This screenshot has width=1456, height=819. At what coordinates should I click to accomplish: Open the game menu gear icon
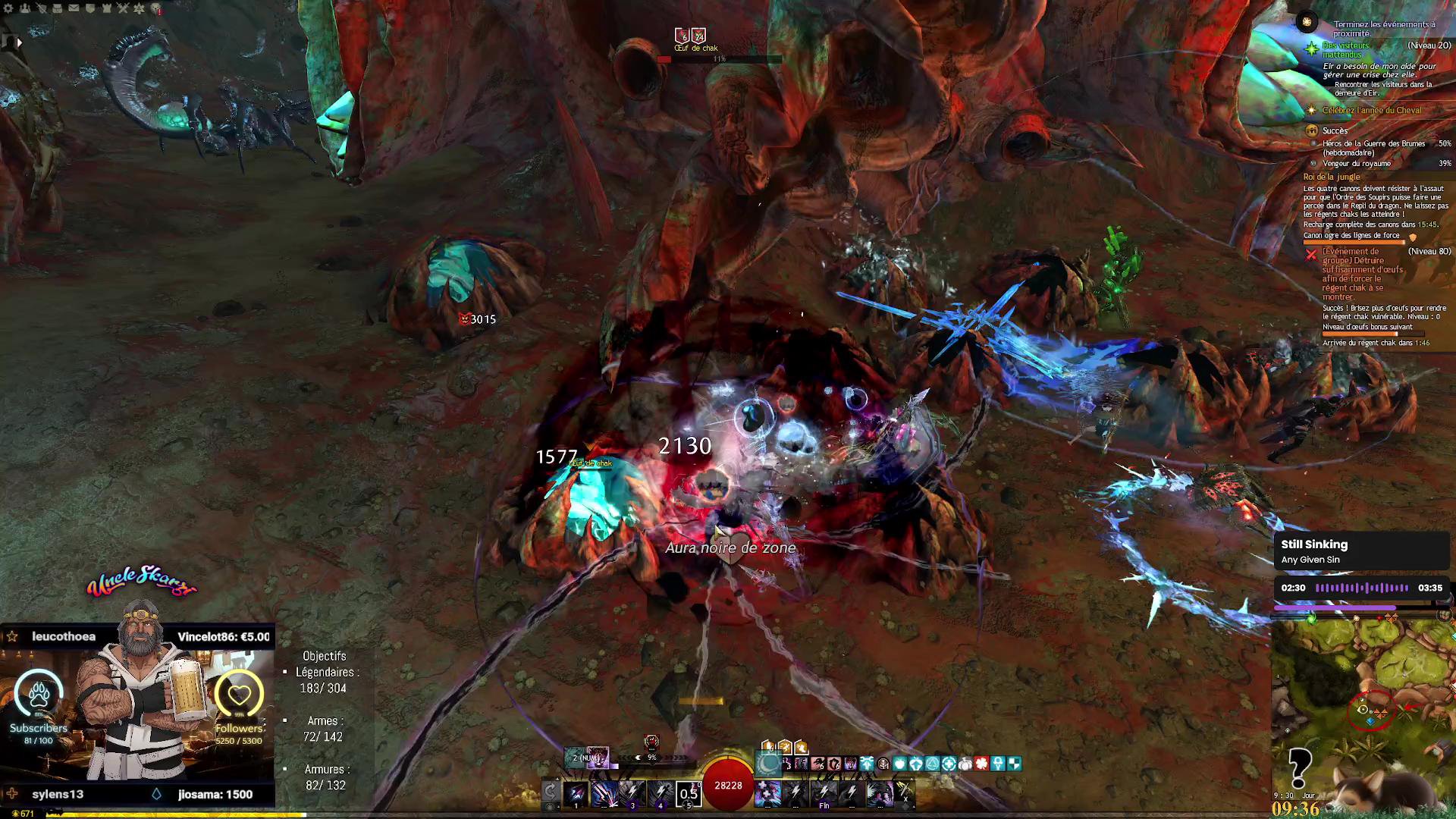click(x=8, y=8)
